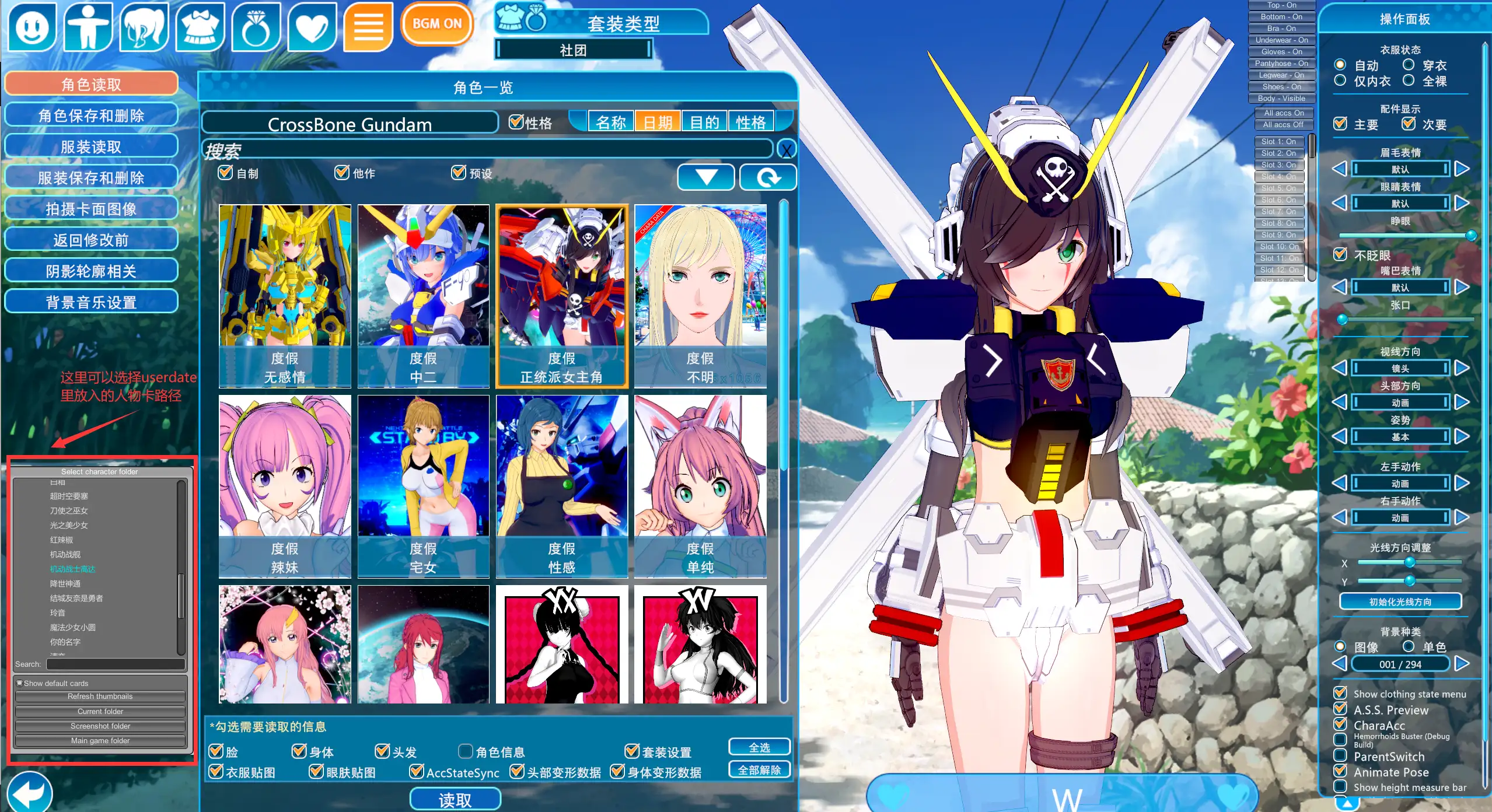The image size is (1492, 812).
Task: Click the Refresh thumbnails button
Action: coord(100,696)
